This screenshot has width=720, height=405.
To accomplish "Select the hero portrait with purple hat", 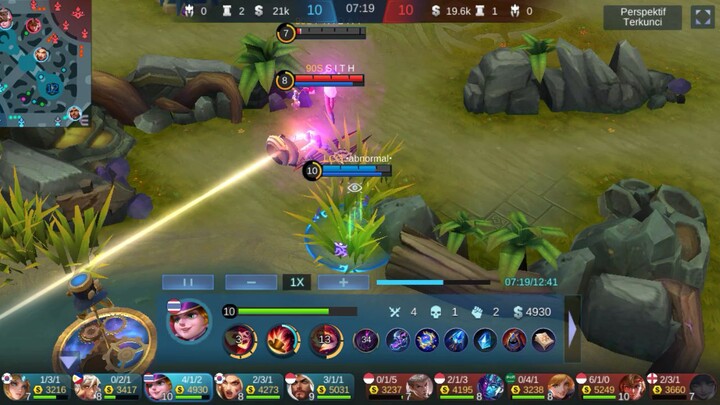I will tap(189, 322).
